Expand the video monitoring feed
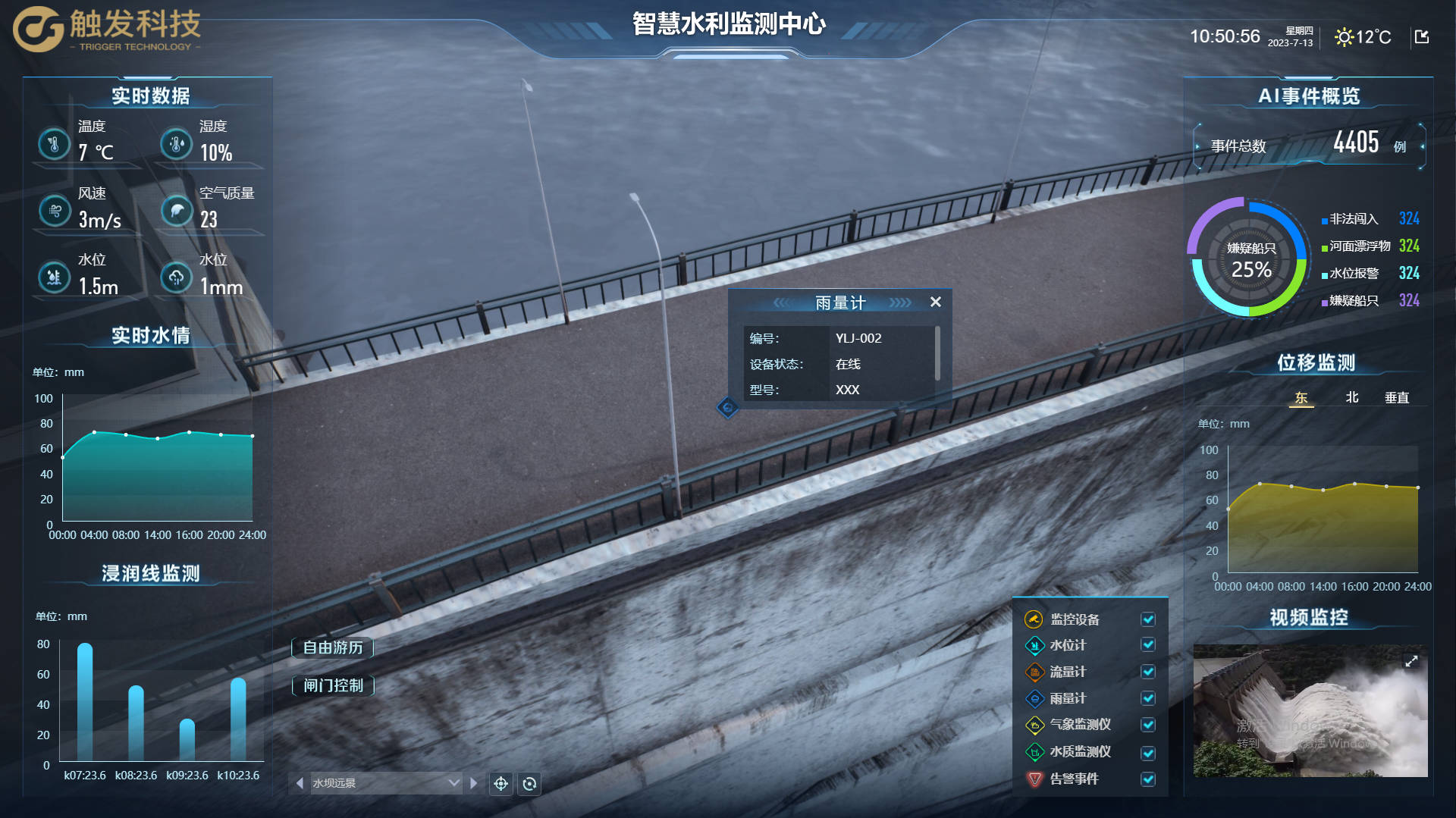1456x818 pixels. tap(1411, 661)
